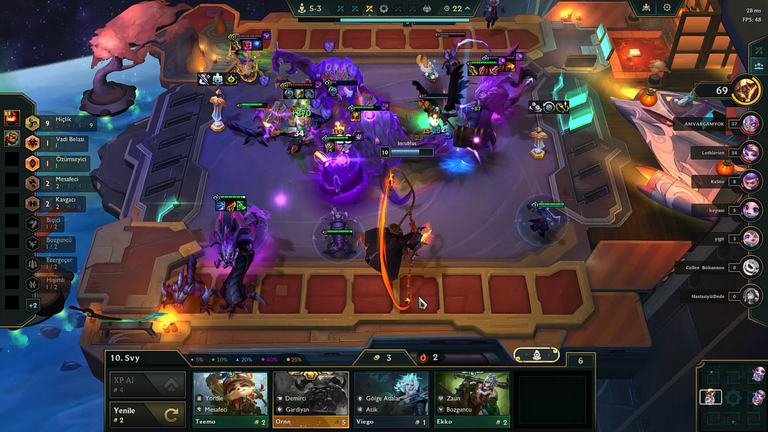This screenshot has width=768, height=432.
Task: Buy Viego from the shop
Action: pyautogui.click(x=391, y=399)
